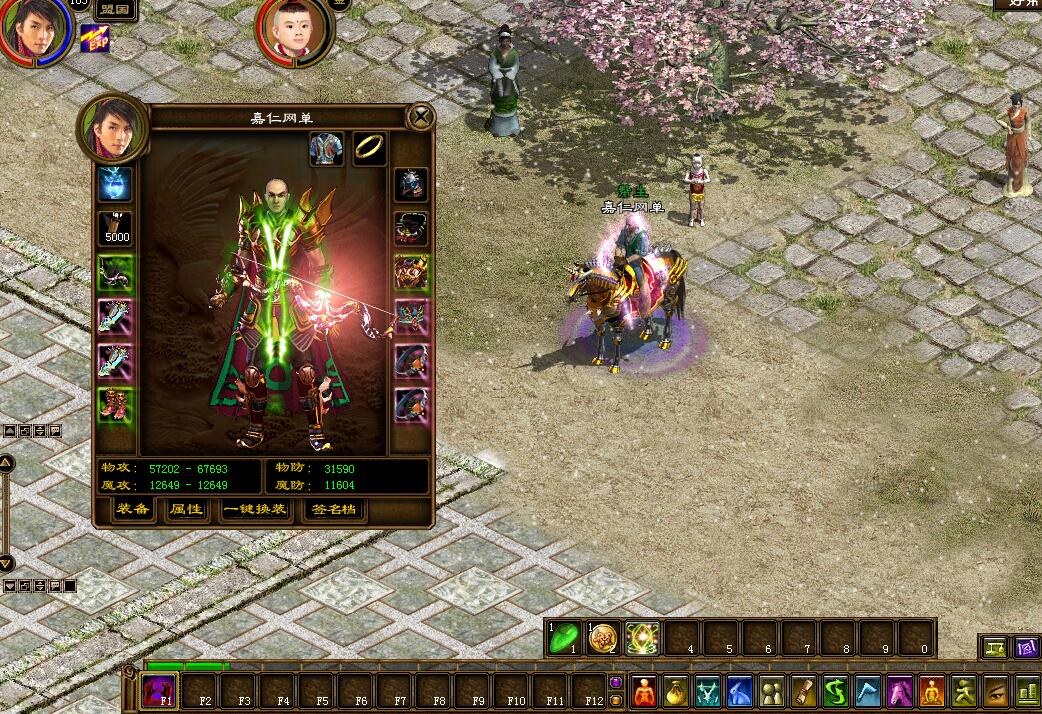Select the golden ring equipment slot
Image resolution: width=1042 pixels, height=714 pixels.
(x=369, y=148)
